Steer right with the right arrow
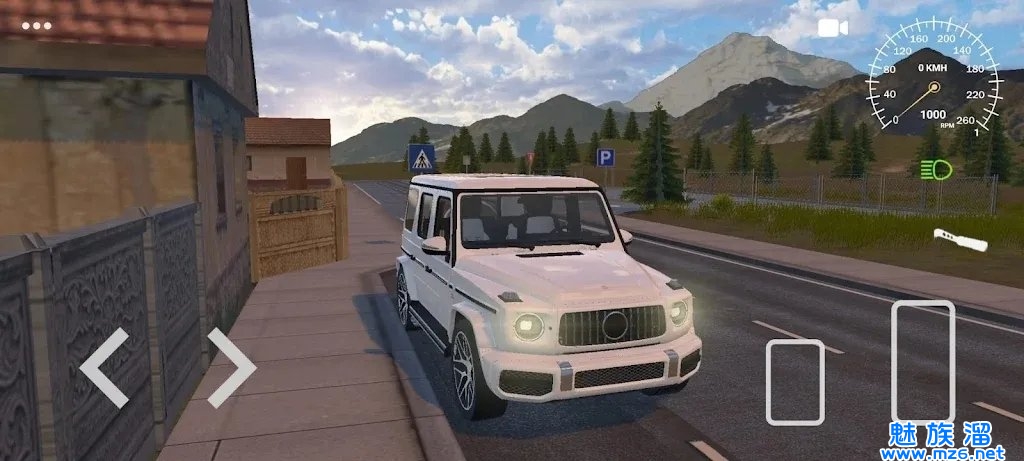The width and height of the screenshot is (1024, 461). [x=231, y=367]
